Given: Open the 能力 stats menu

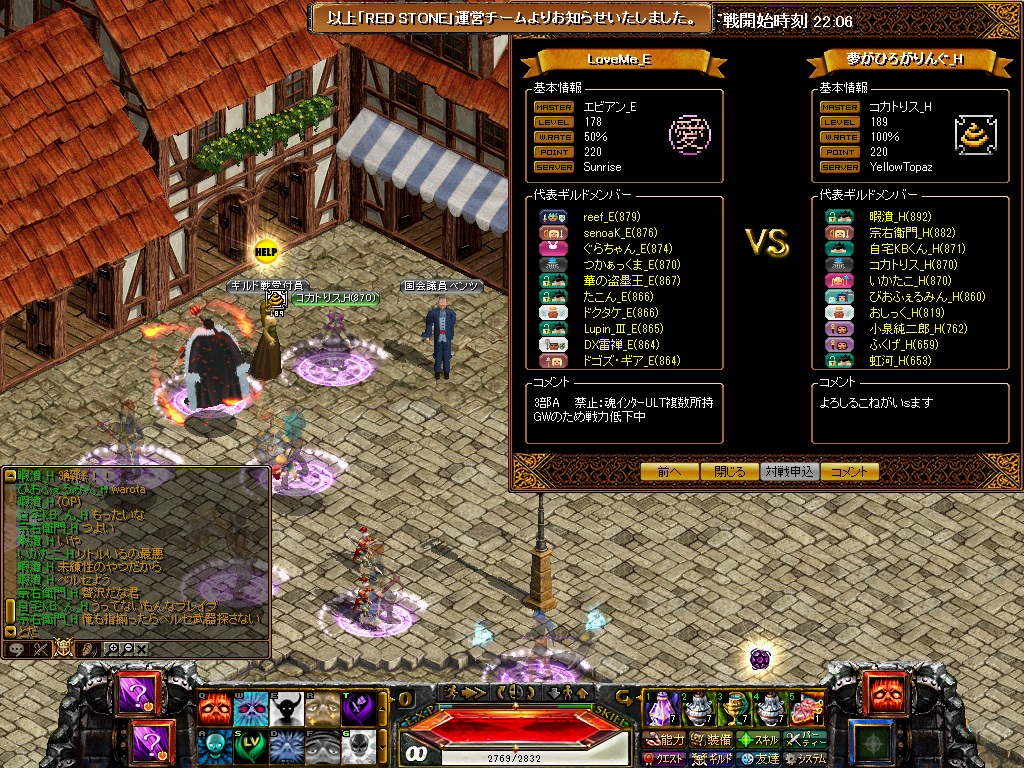Looking at the screenshot, I should 666,740.
